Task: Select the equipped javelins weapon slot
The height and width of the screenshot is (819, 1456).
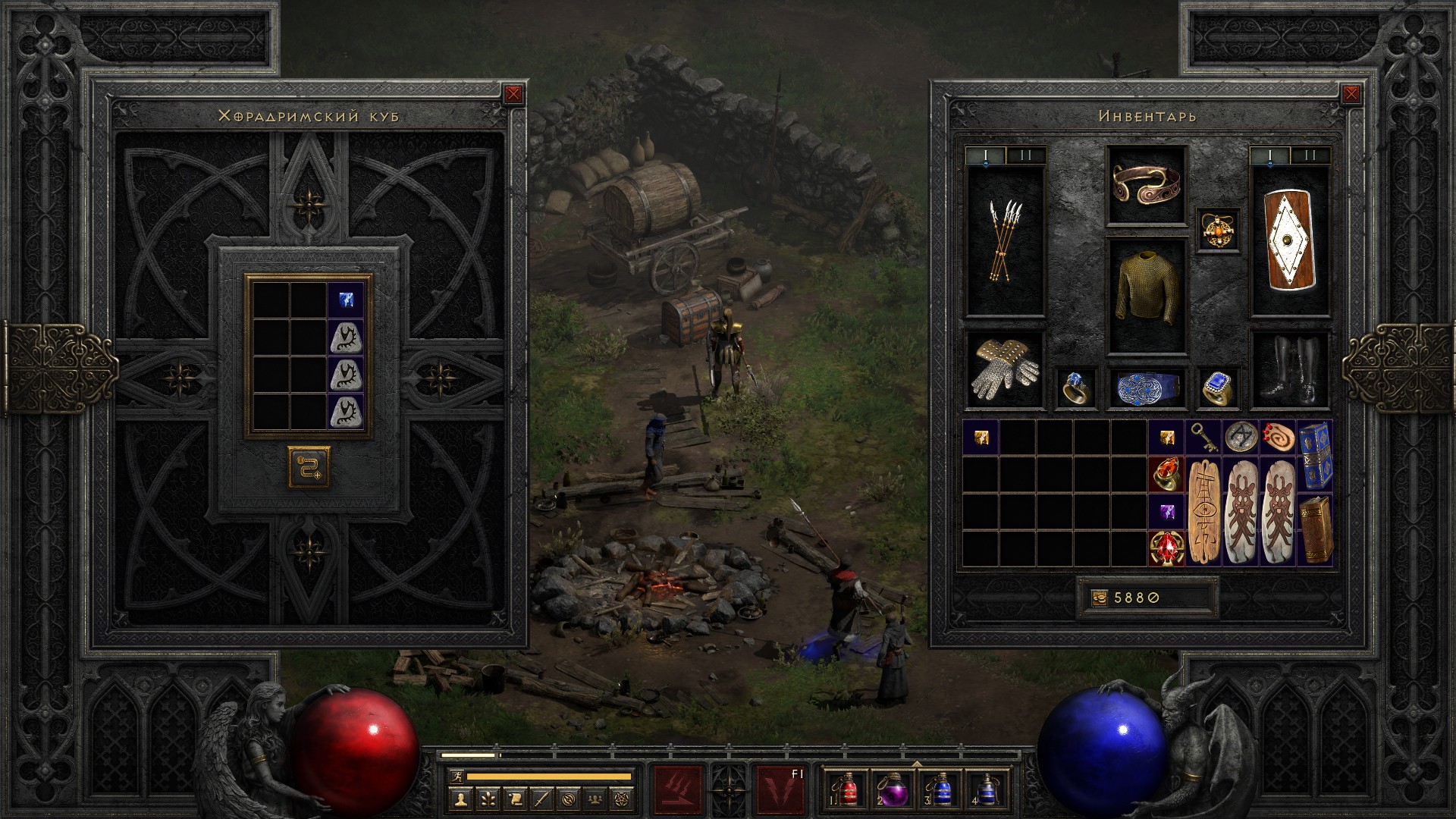Action: (1005, 241)
